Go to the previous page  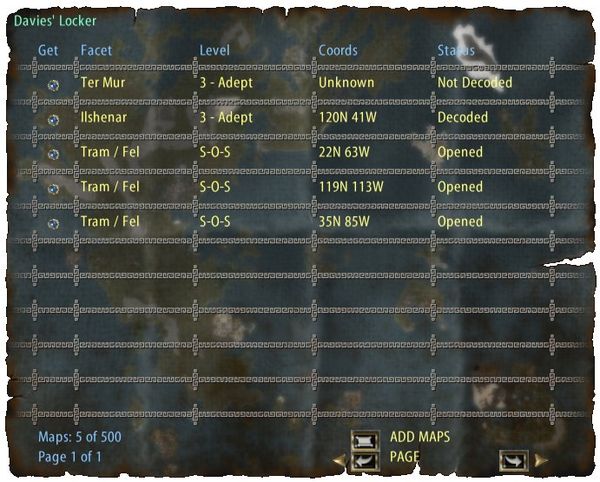pyautogui.click(x=364, y=460)
